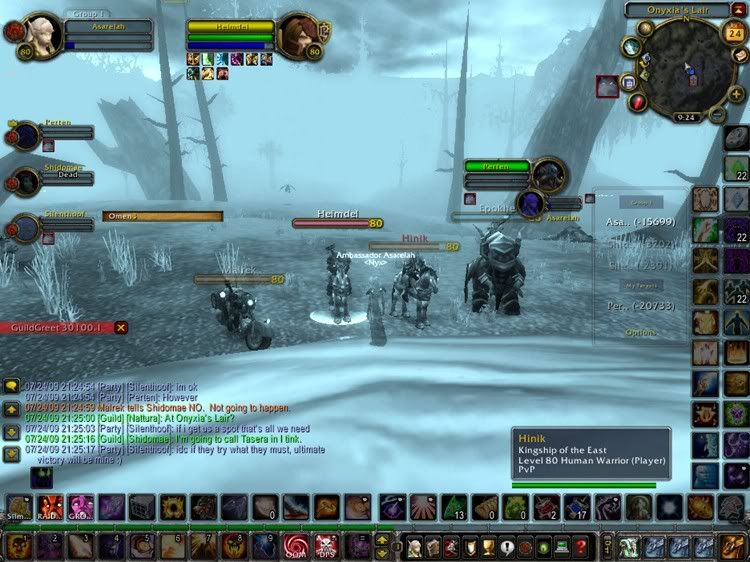Open the chat menu speech bubble button
The image size is (750, 562).
click(9, 385)
